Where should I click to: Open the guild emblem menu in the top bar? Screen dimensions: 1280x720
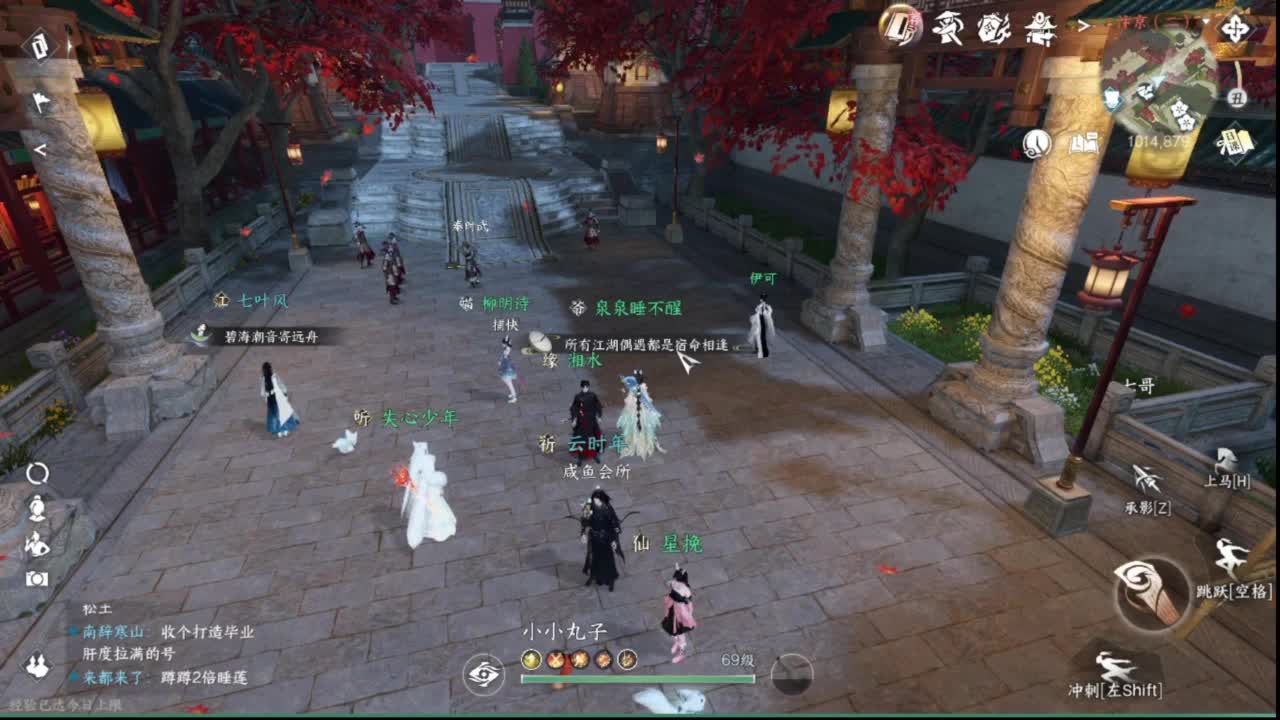click(x=995, y=28)
